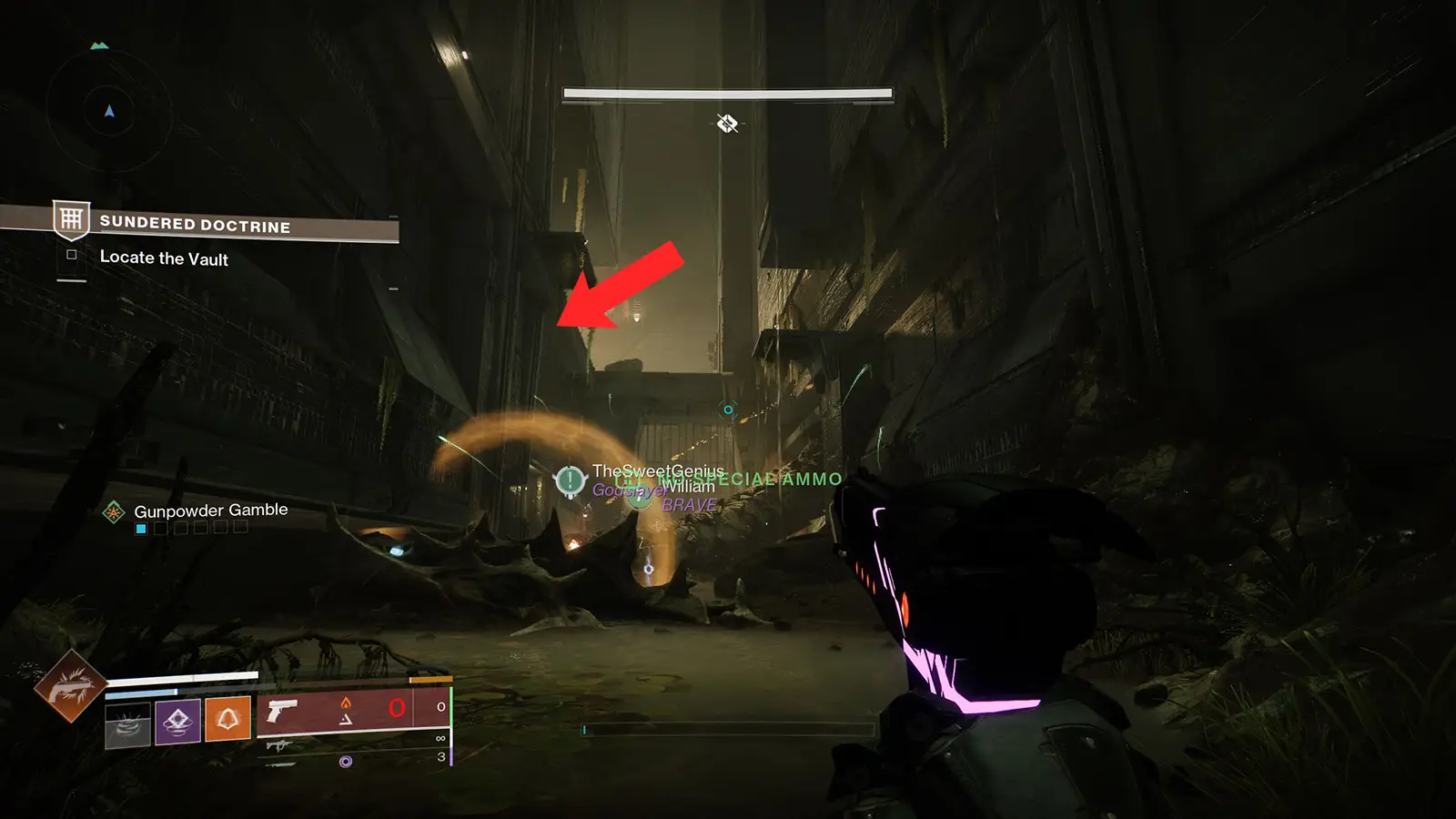This screenshot has width=1456, height=819.
Task: Use the purple melee ability icon
Action: 177,722
